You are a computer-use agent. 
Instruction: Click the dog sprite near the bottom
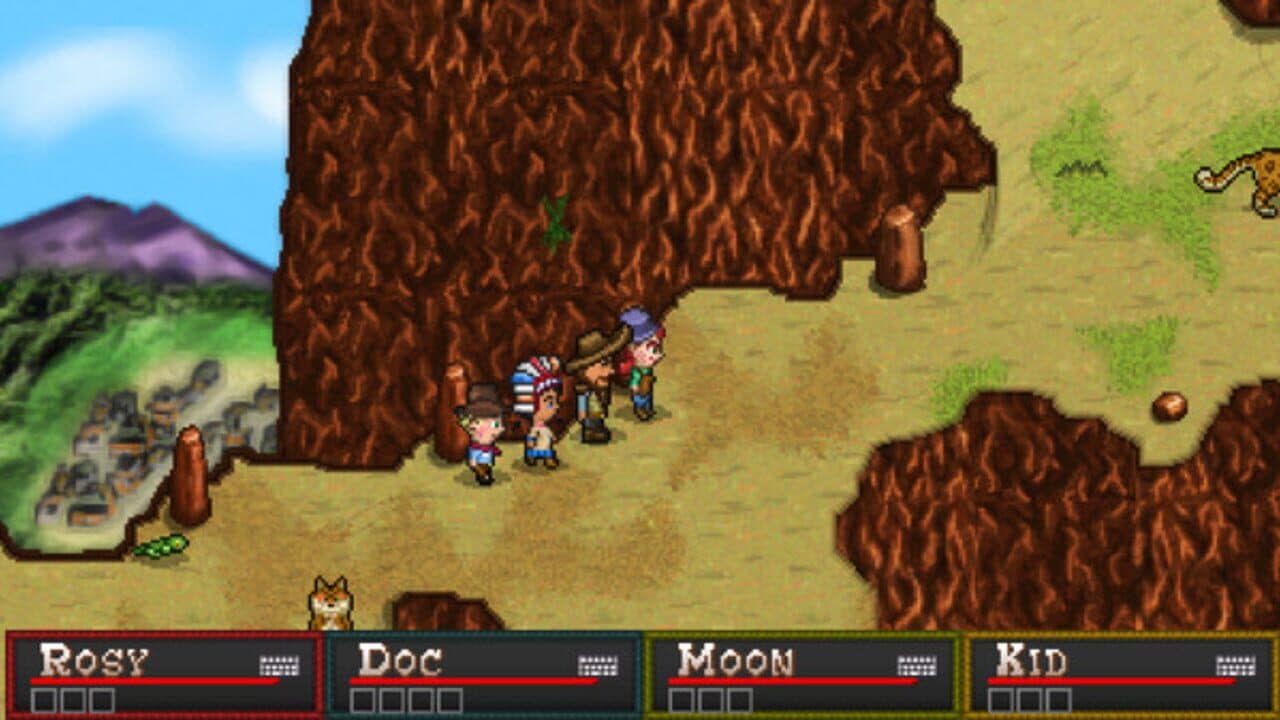pyautogui.click(x=330, y=601)
